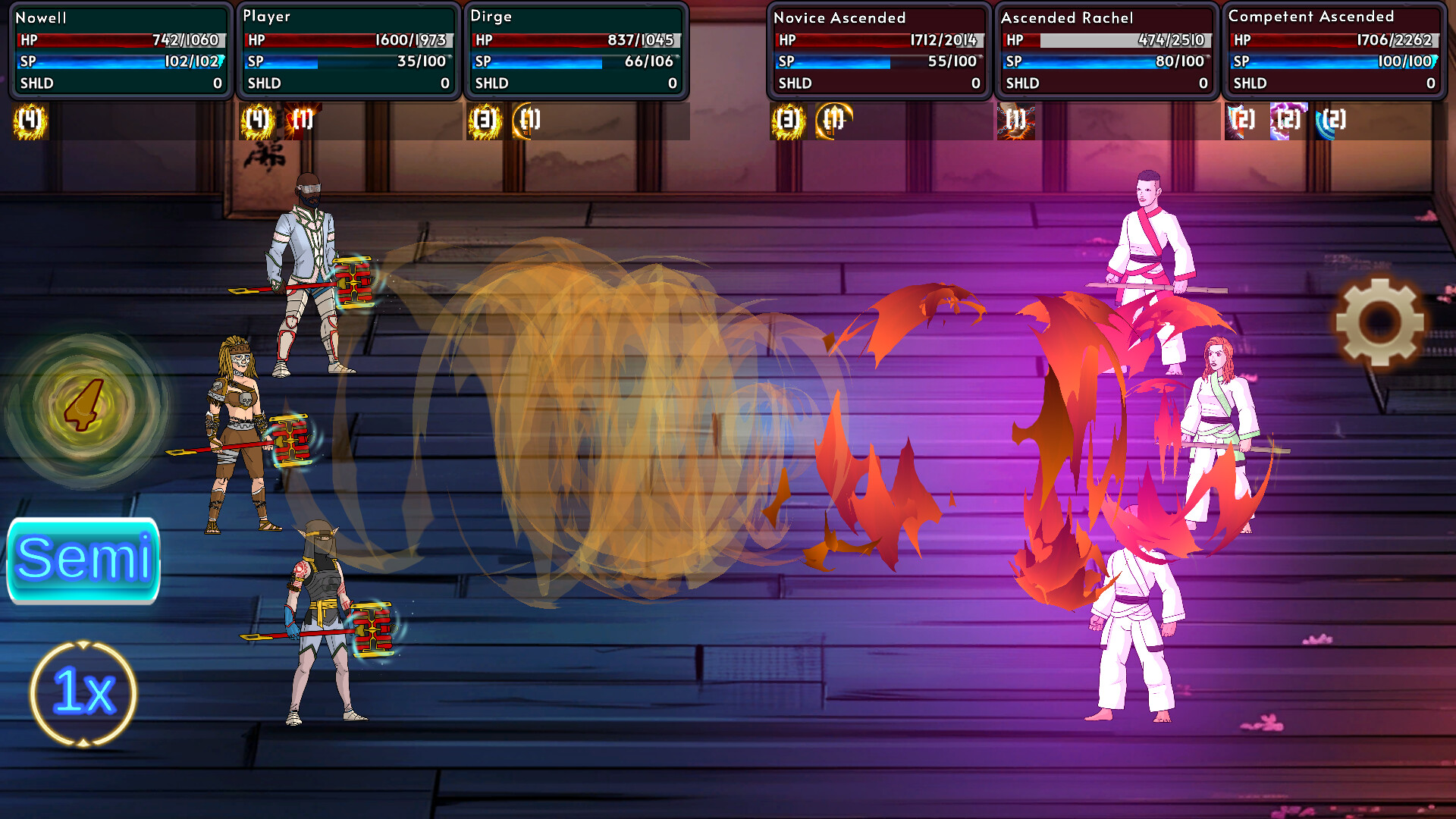
Task: Select the Dirge status panel
Action: click(x=577, y=49)
